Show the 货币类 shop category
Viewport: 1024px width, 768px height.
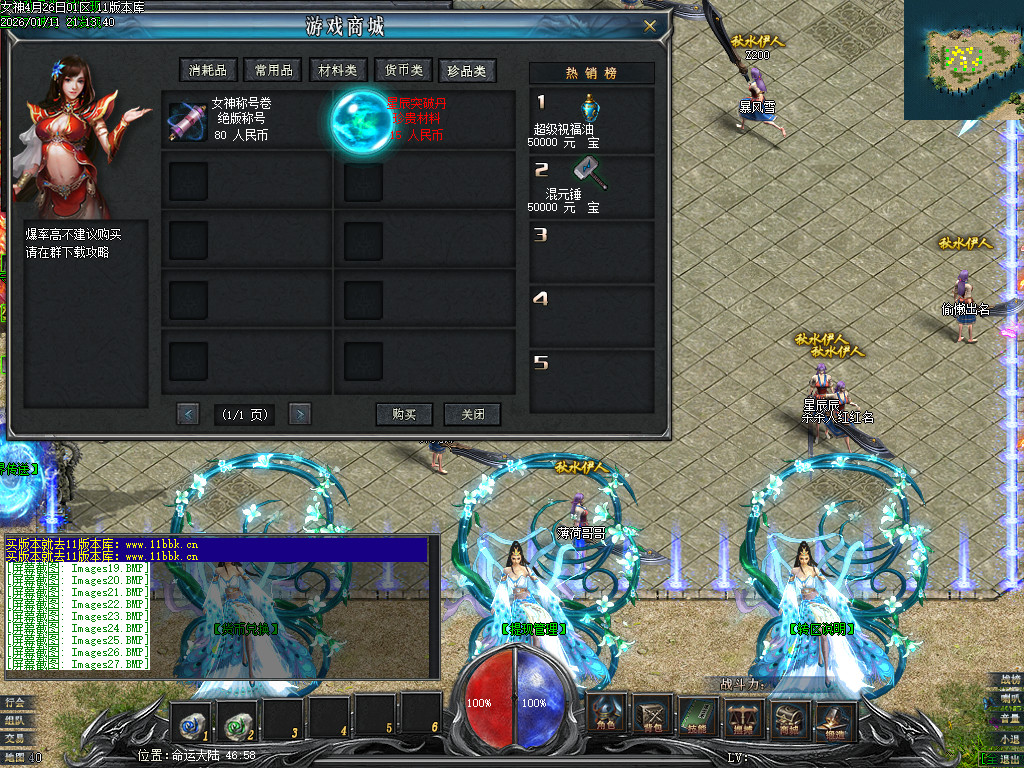click(x=403, y=70)
